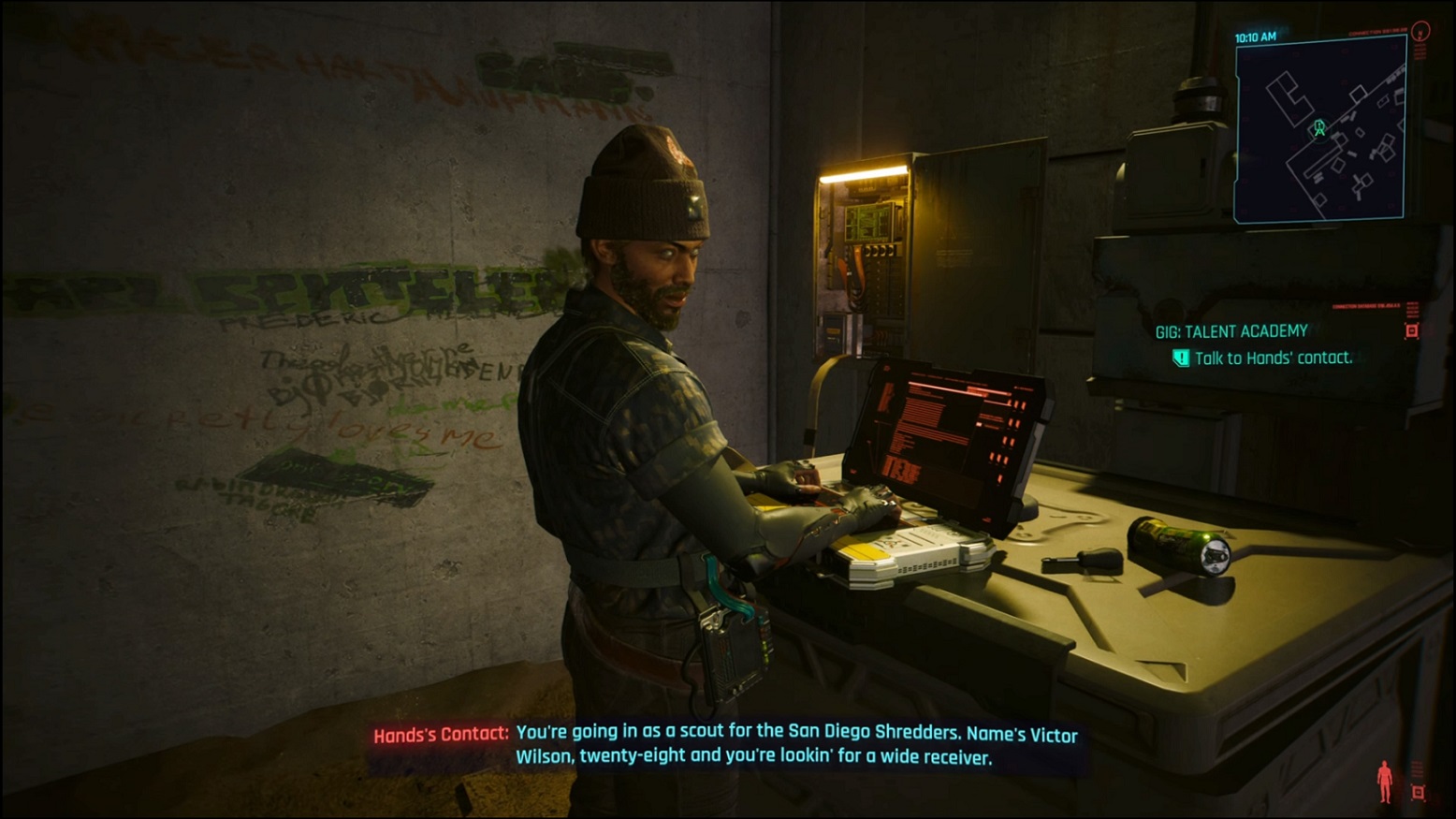Click the exclamation objective icon

click(1181, 358)
